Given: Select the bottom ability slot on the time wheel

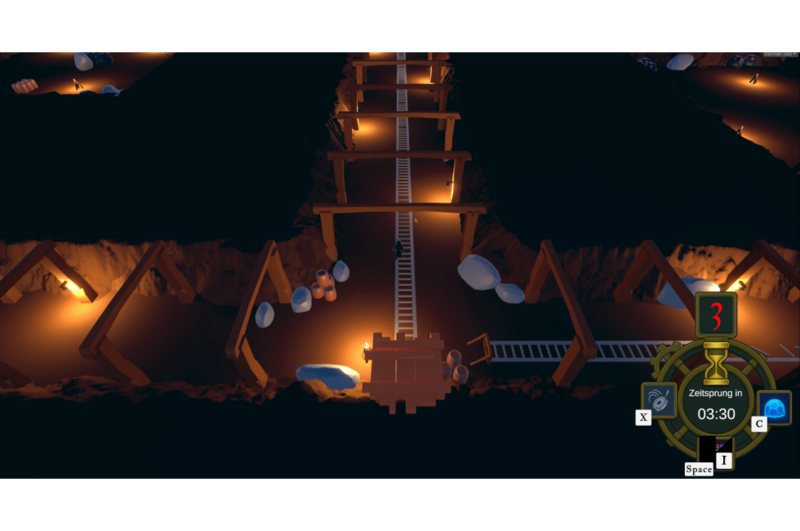Looking at the screenshot, I should (715, 450).
